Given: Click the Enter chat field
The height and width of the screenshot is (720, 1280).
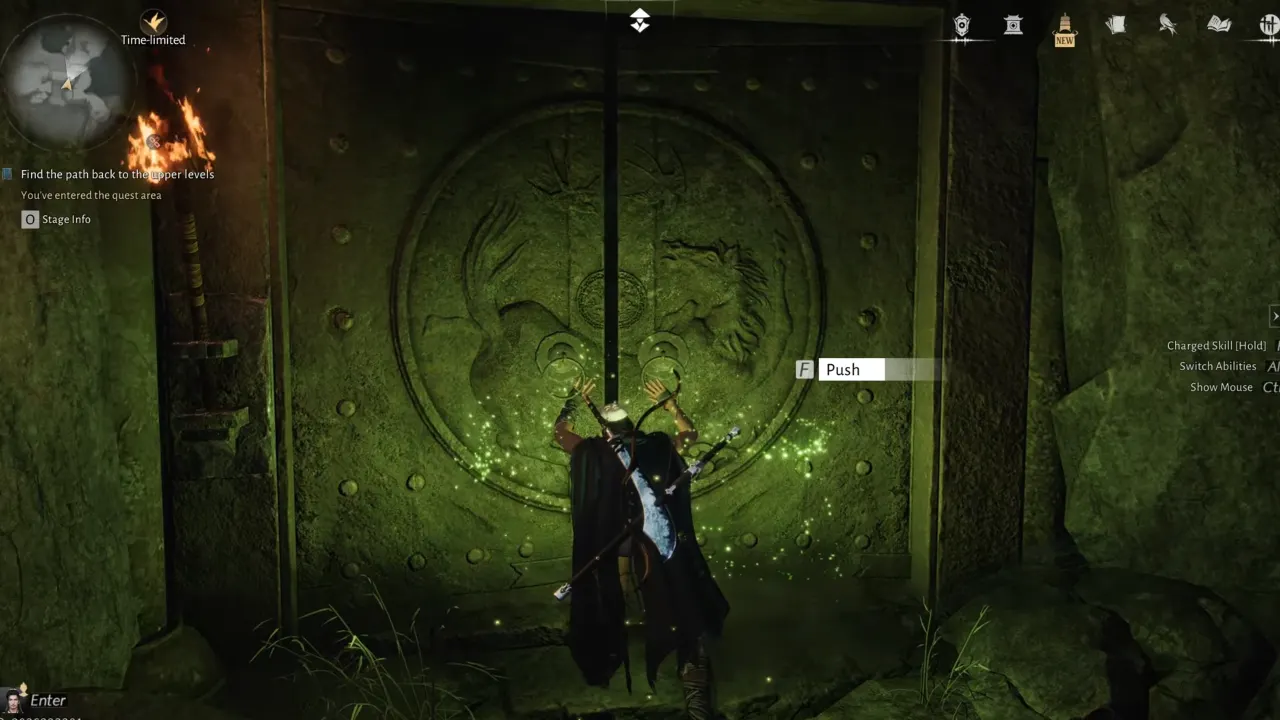Looking at the screenshot, I should (48, 700).
